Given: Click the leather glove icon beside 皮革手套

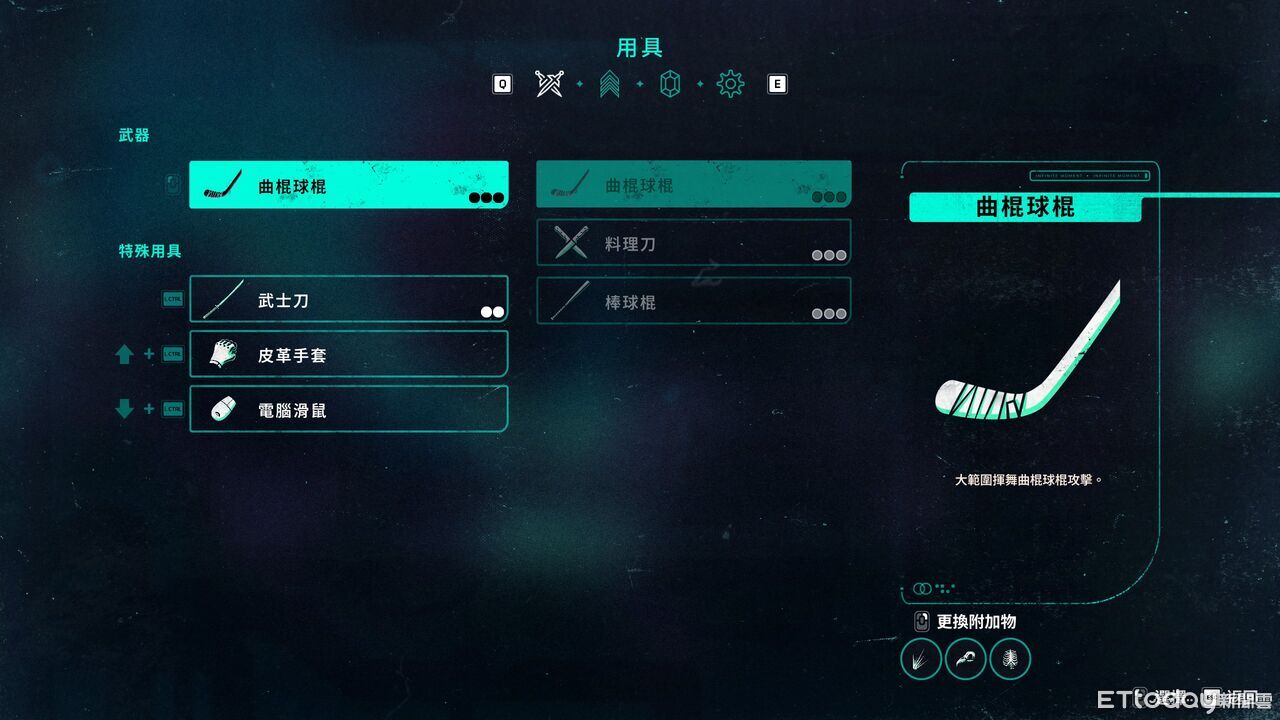Looking at the screenshot, I should [x=222, y=354].
